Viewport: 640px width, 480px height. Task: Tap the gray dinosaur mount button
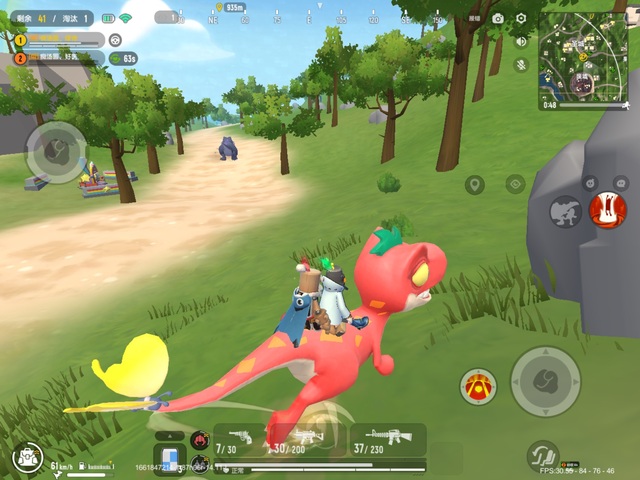coord(566,211)
